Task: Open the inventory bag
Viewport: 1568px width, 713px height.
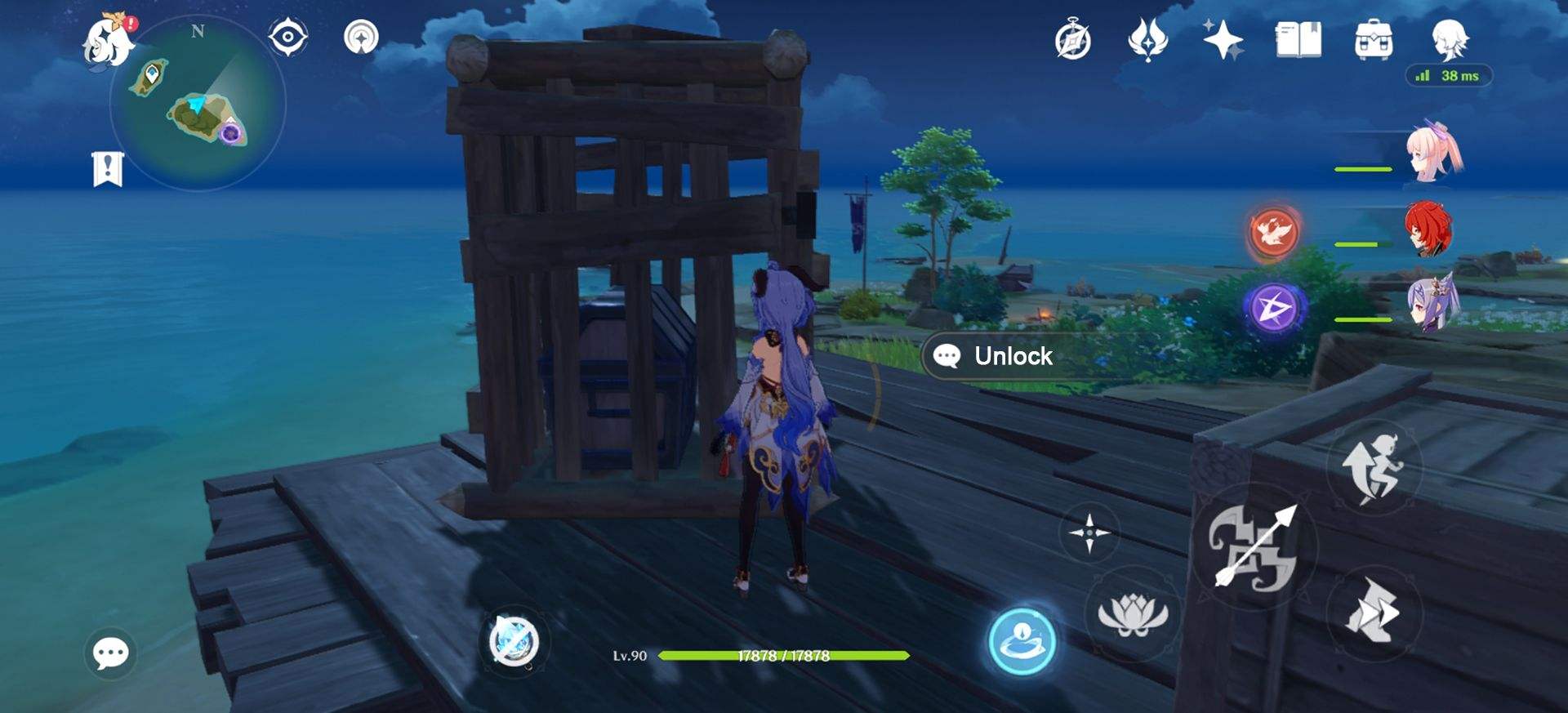Action: tap(1375, 37)
